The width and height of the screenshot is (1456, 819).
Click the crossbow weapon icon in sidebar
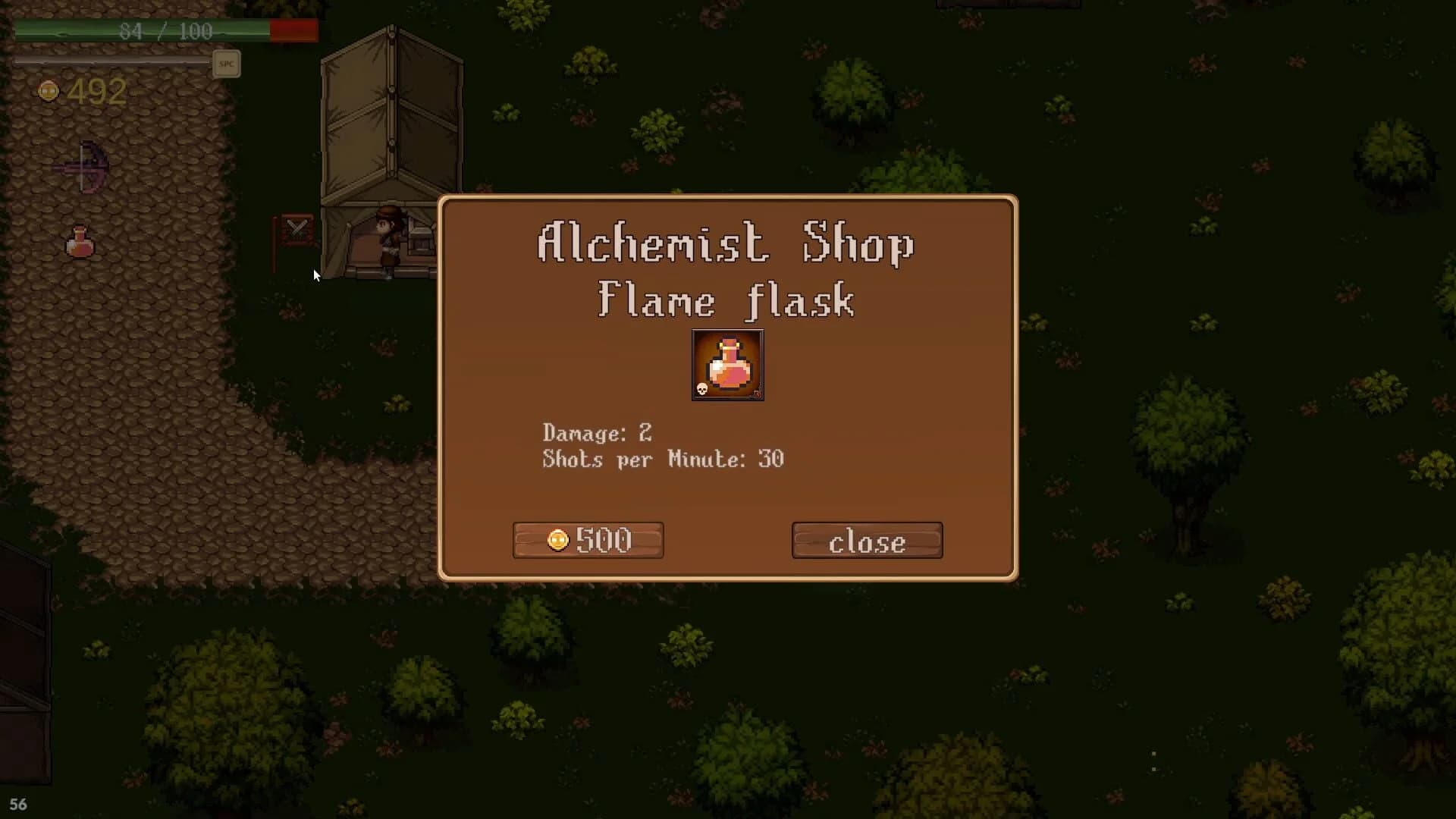click(83, 165)
